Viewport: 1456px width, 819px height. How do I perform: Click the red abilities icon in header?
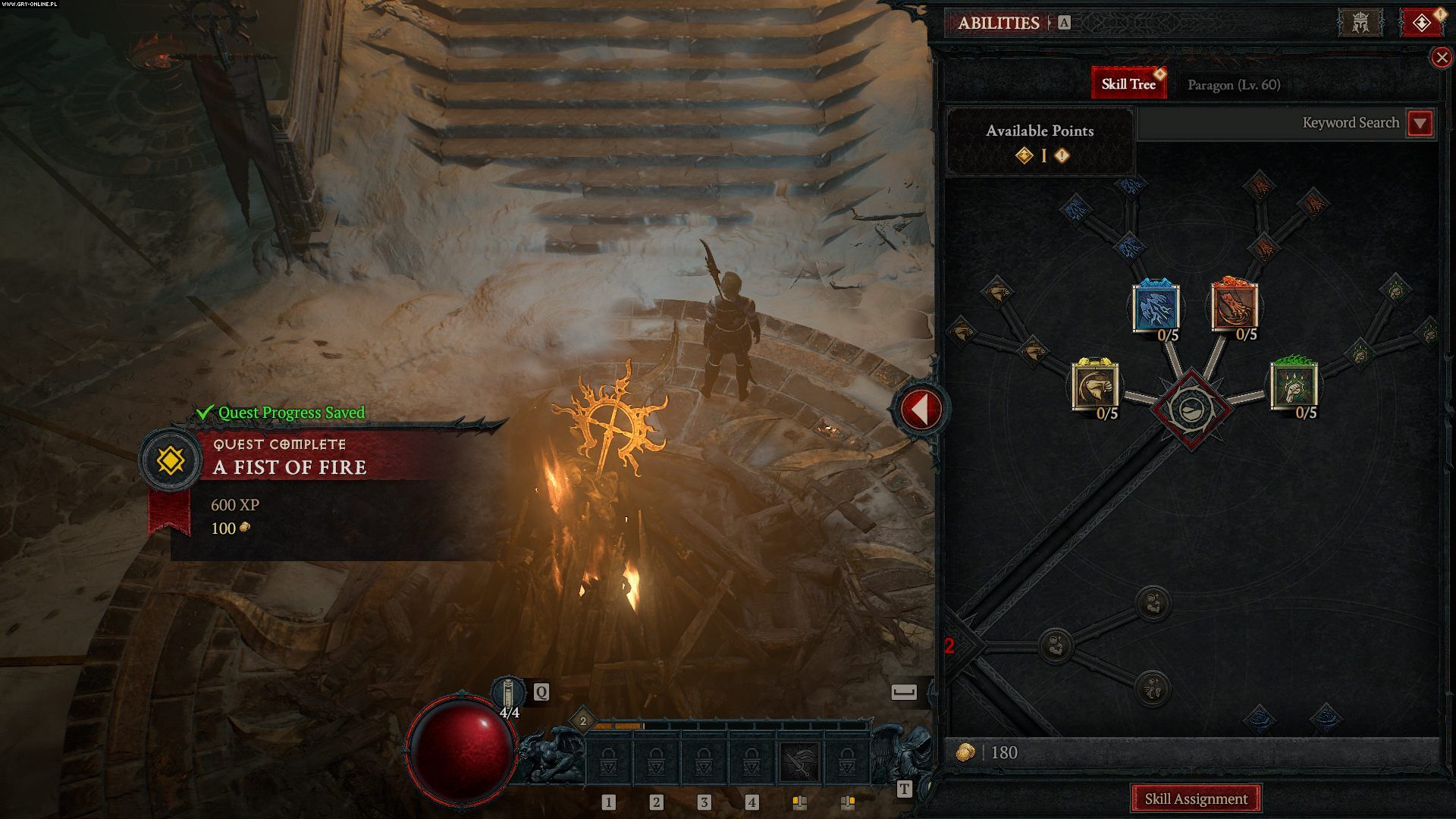click(x=1421, y=23)
